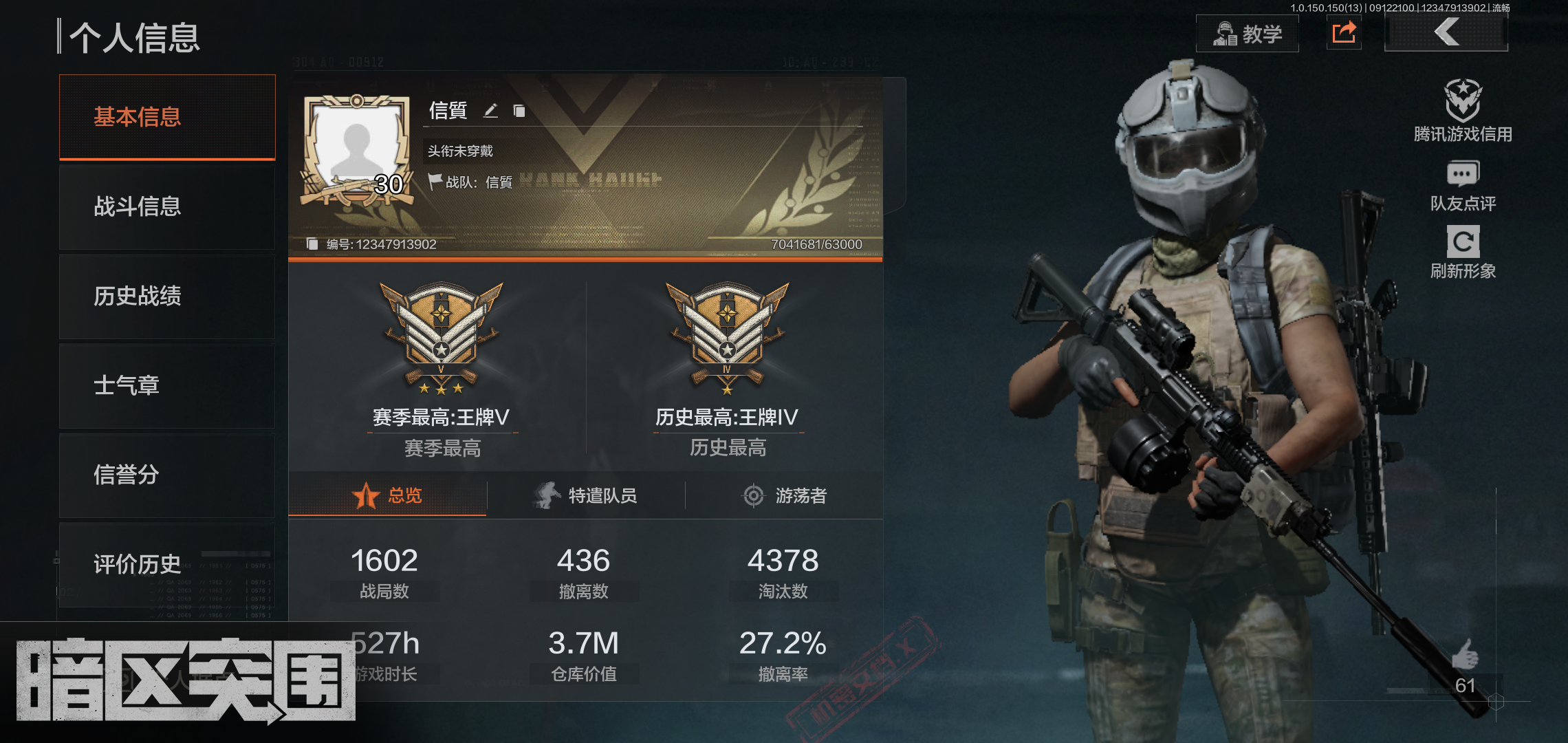Switch to the 战斗信息 tab
Image resolution: width=1568 pixels, height=743 pixels.
(167, 206)
